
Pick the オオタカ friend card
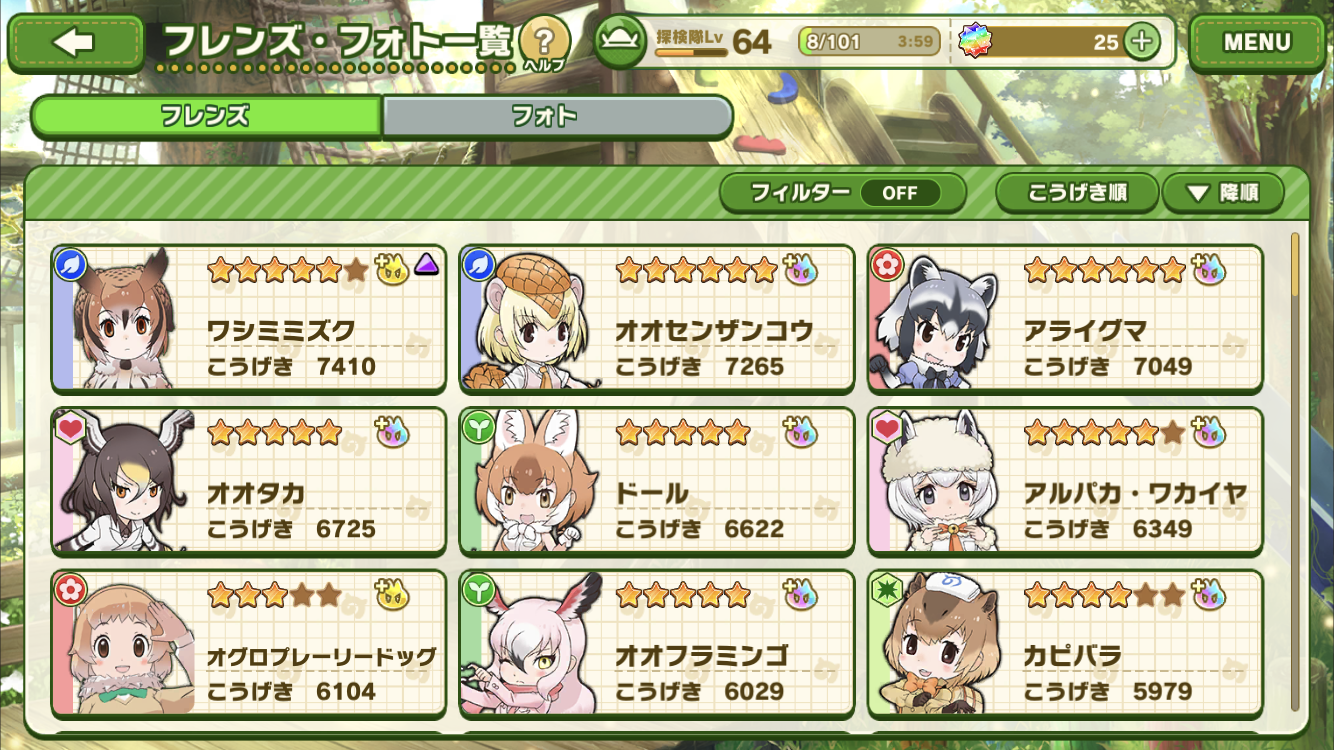coord(249,481)
